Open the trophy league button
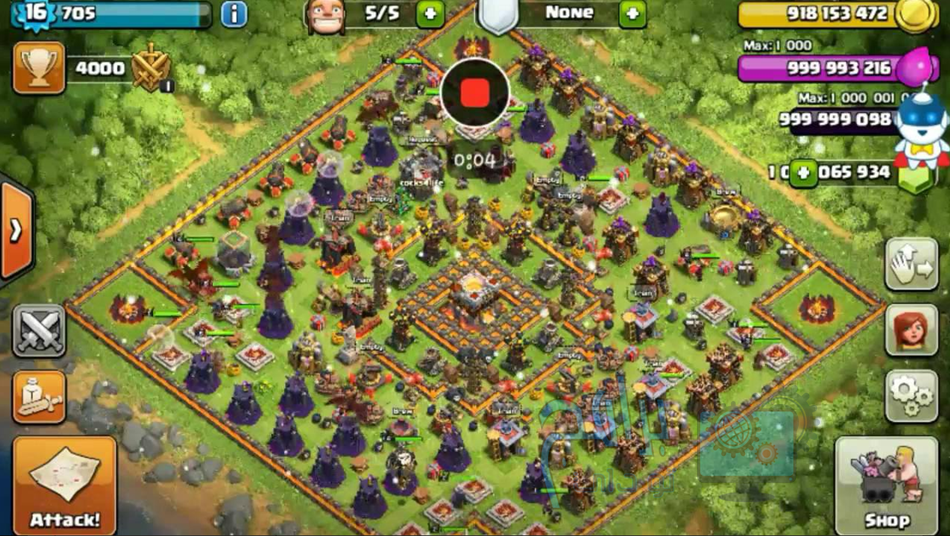 39,68
